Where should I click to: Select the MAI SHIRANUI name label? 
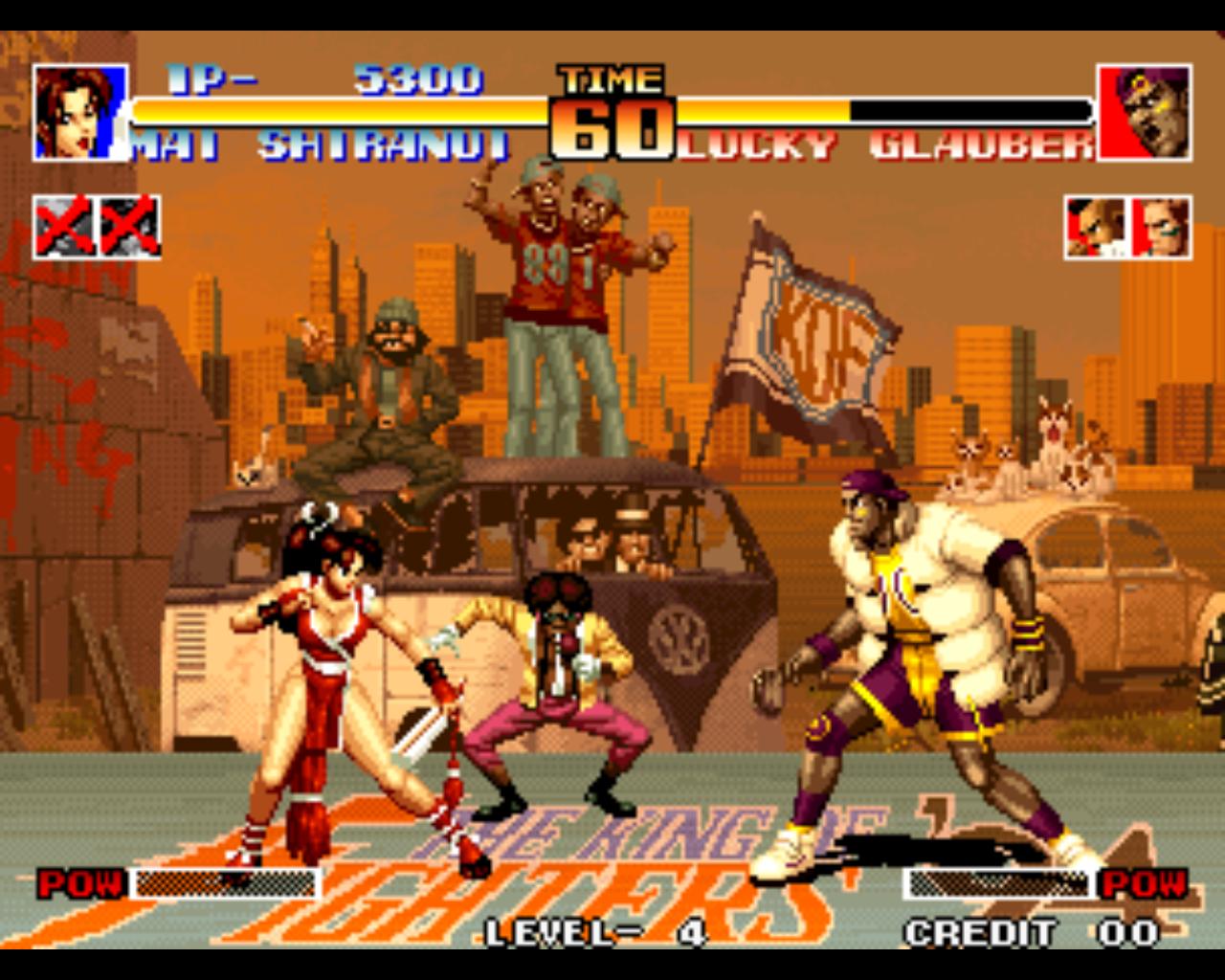(x=321, y=144)
